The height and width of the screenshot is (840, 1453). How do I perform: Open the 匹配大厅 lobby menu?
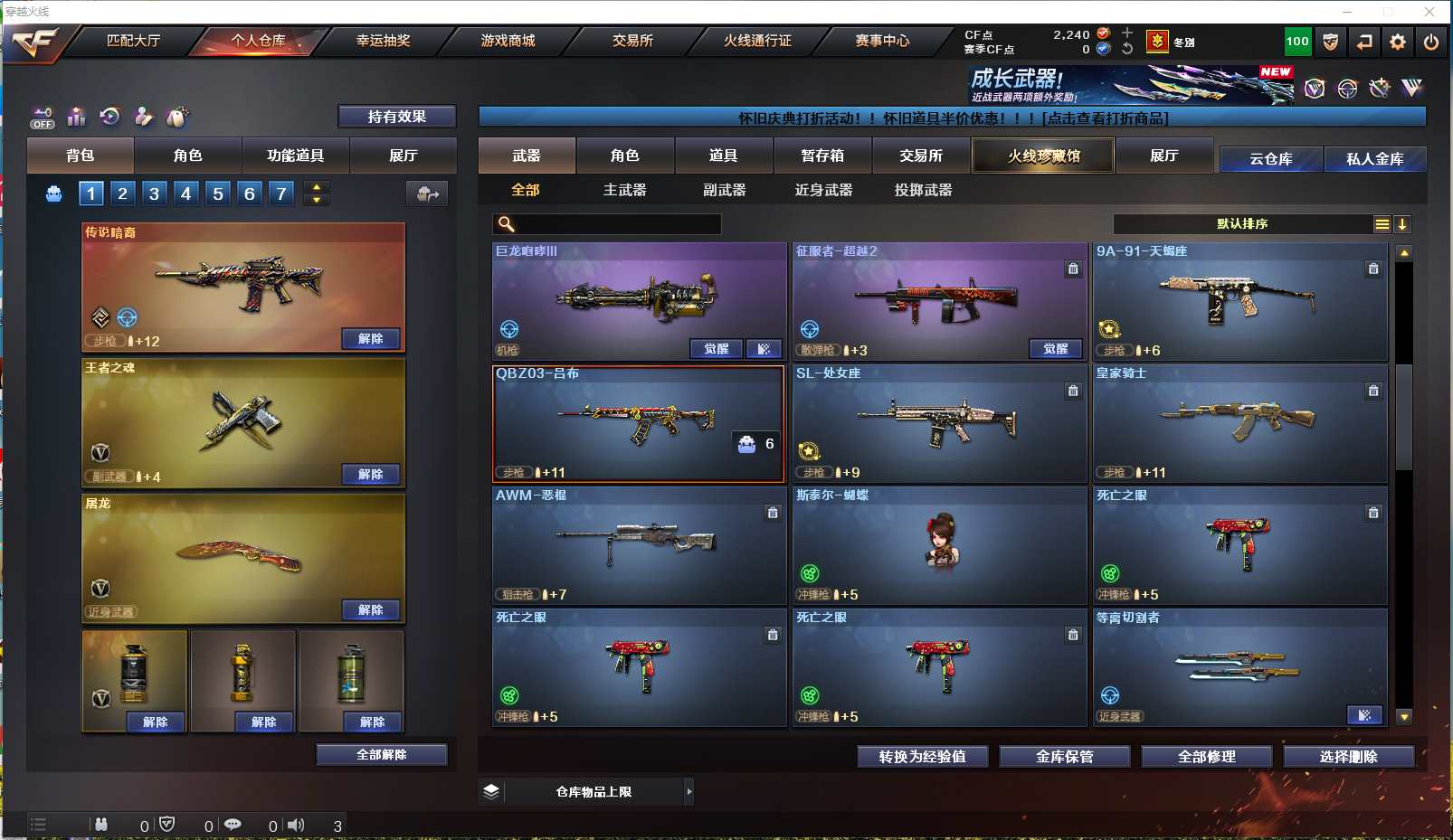click(133, 41)
